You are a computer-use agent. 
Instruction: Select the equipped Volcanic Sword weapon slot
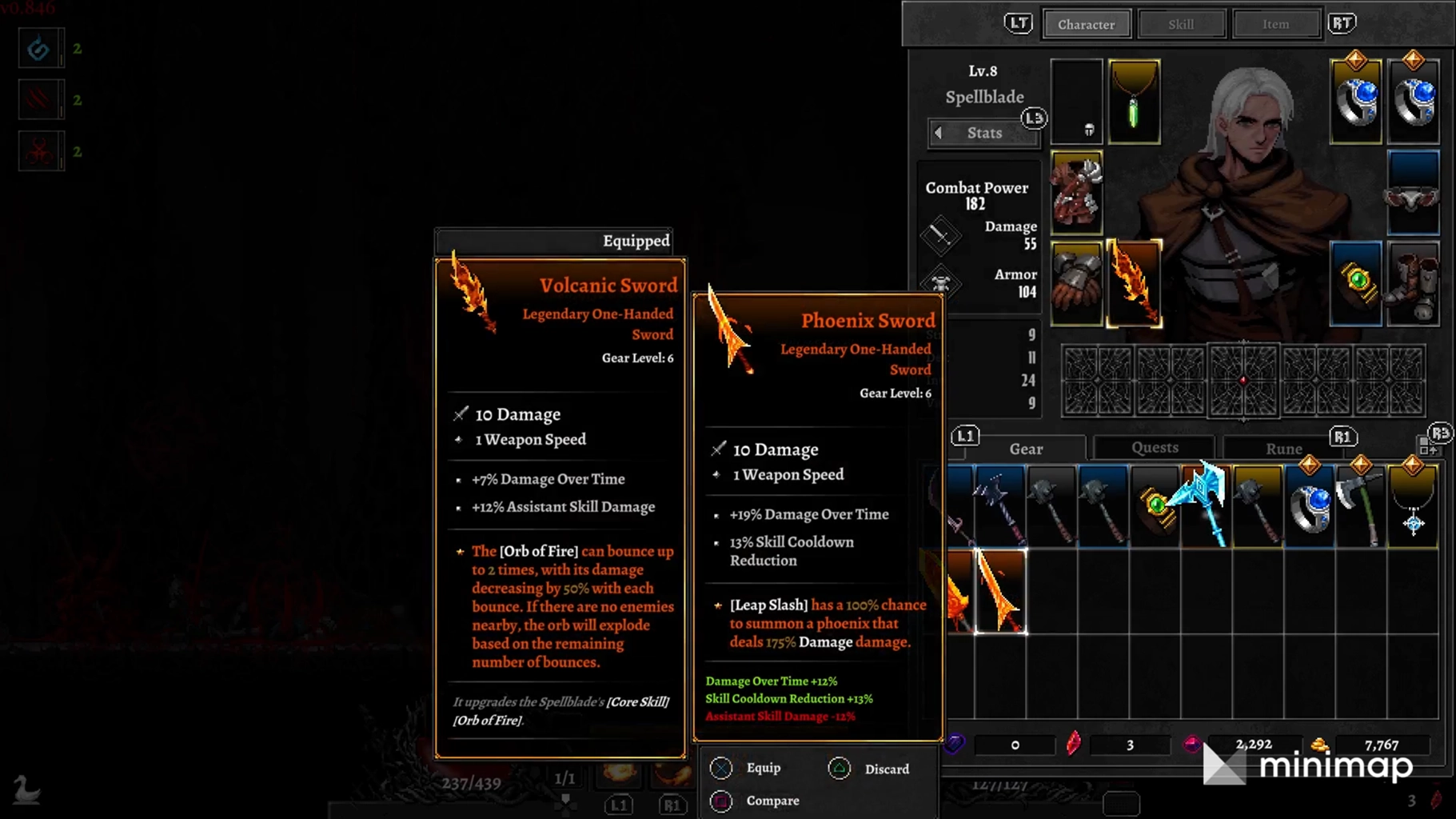point(1134,284)
